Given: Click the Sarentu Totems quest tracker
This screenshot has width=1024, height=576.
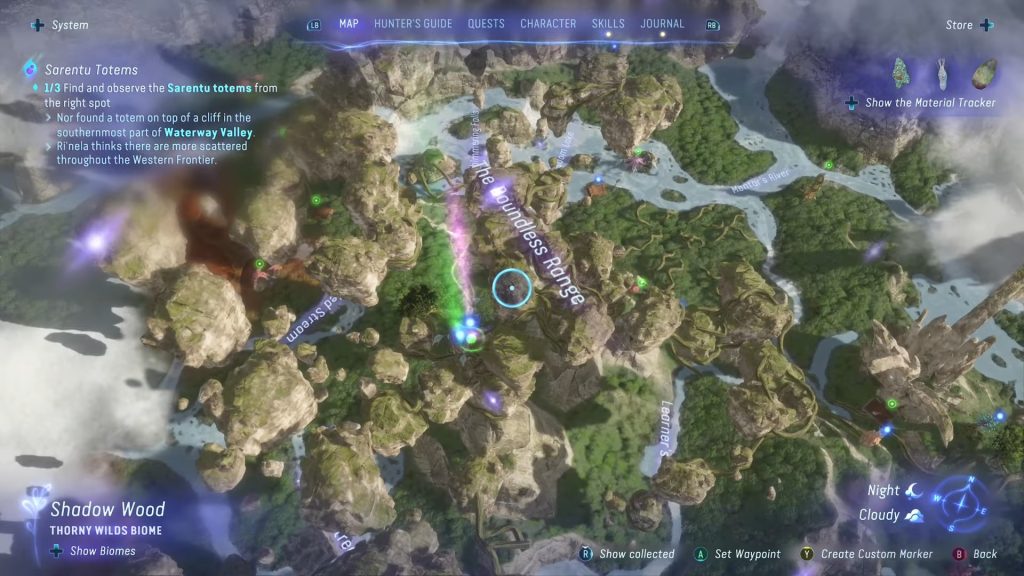Looking at the screenshot, I should pos(91,70).
